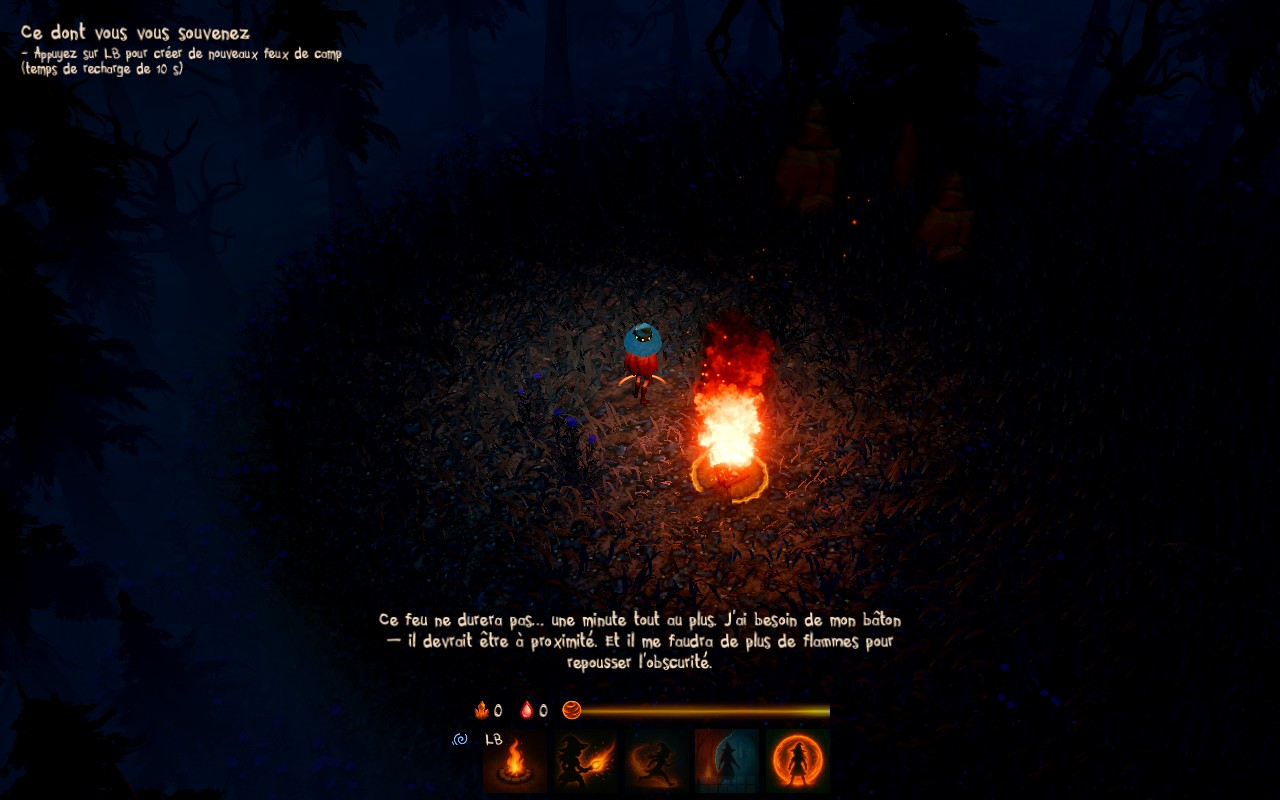This screenshot has width=1280, height=800.
Task: Activate the fire ring shield ability
Action: click(x=798, y=761)
